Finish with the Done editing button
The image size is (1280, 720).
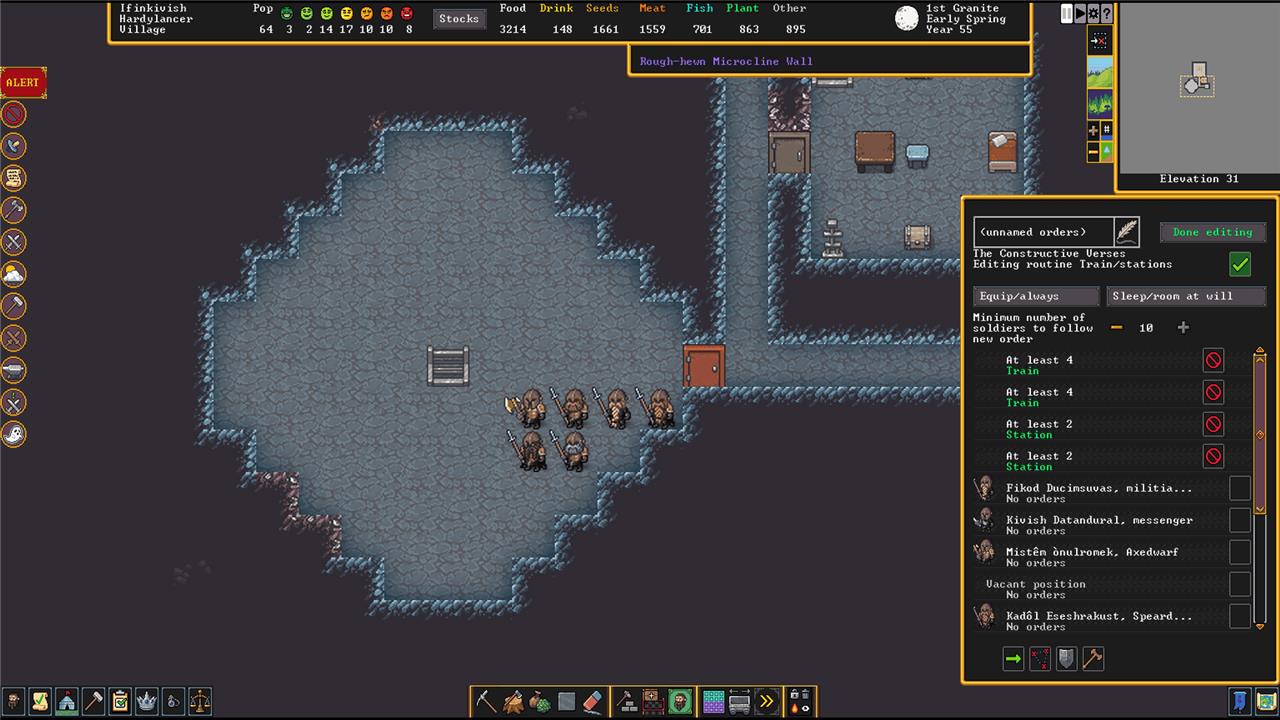1212,232
